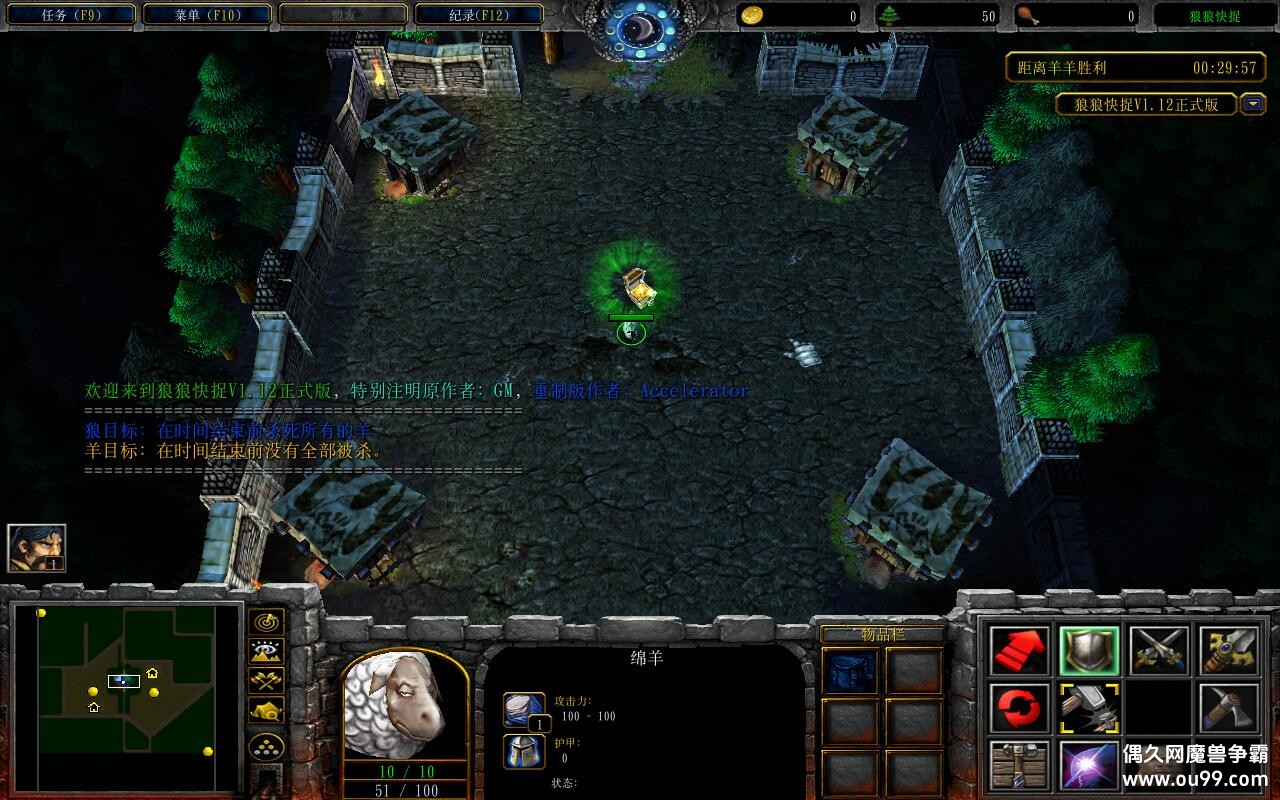This screenshot has height=800, width=1280.
Task: Open the 纪录 (F12) log
Action: (x=479, y=15)
